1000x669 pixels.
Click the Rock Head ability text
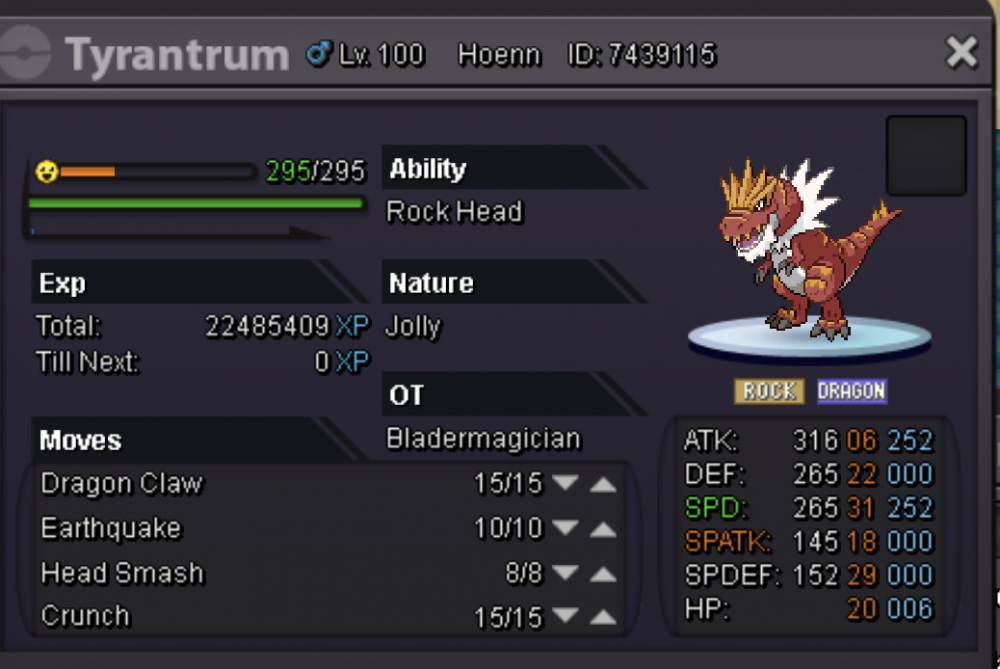click(454, 212)
